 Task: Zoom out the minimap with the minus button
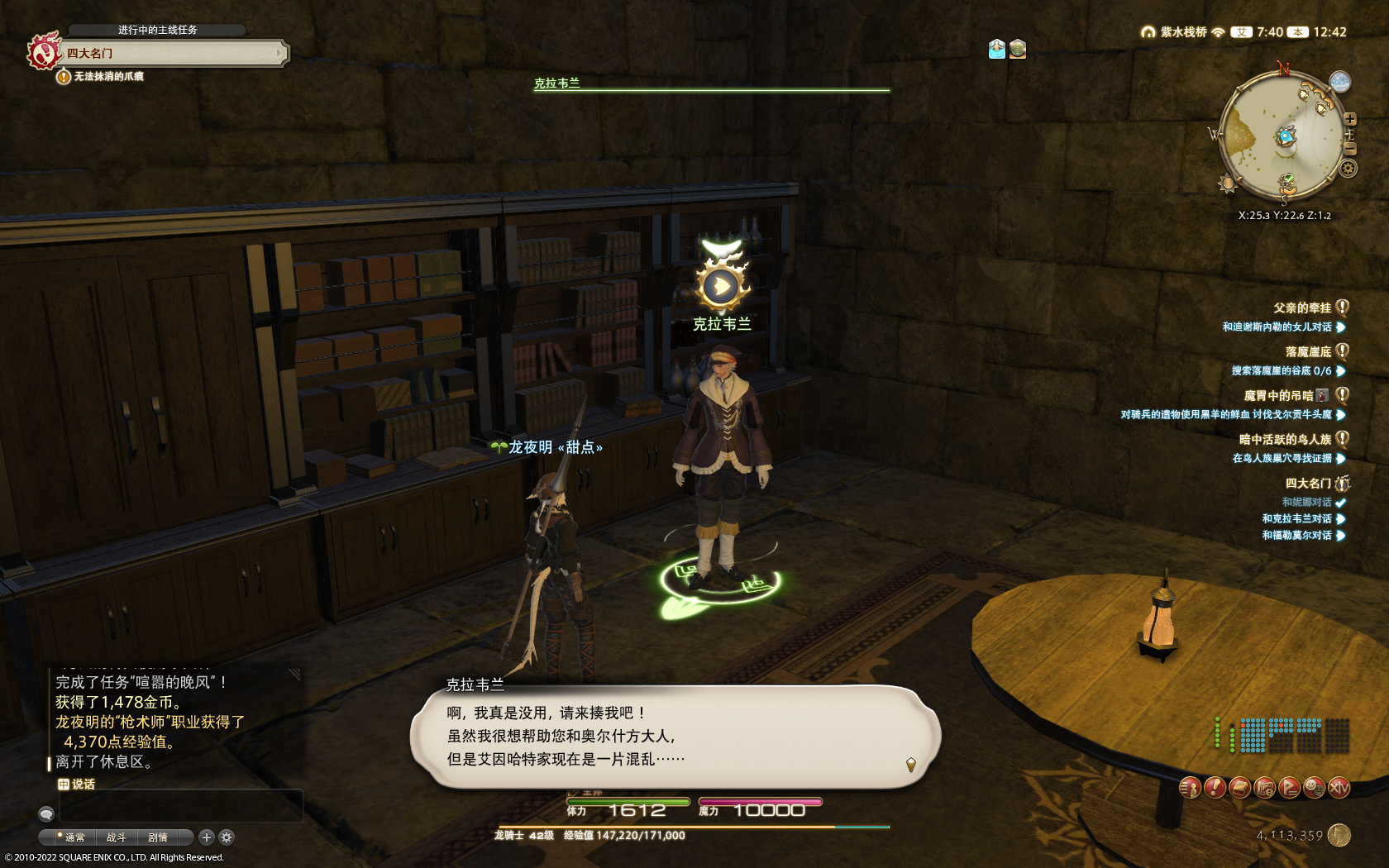tap(1350, 149)
